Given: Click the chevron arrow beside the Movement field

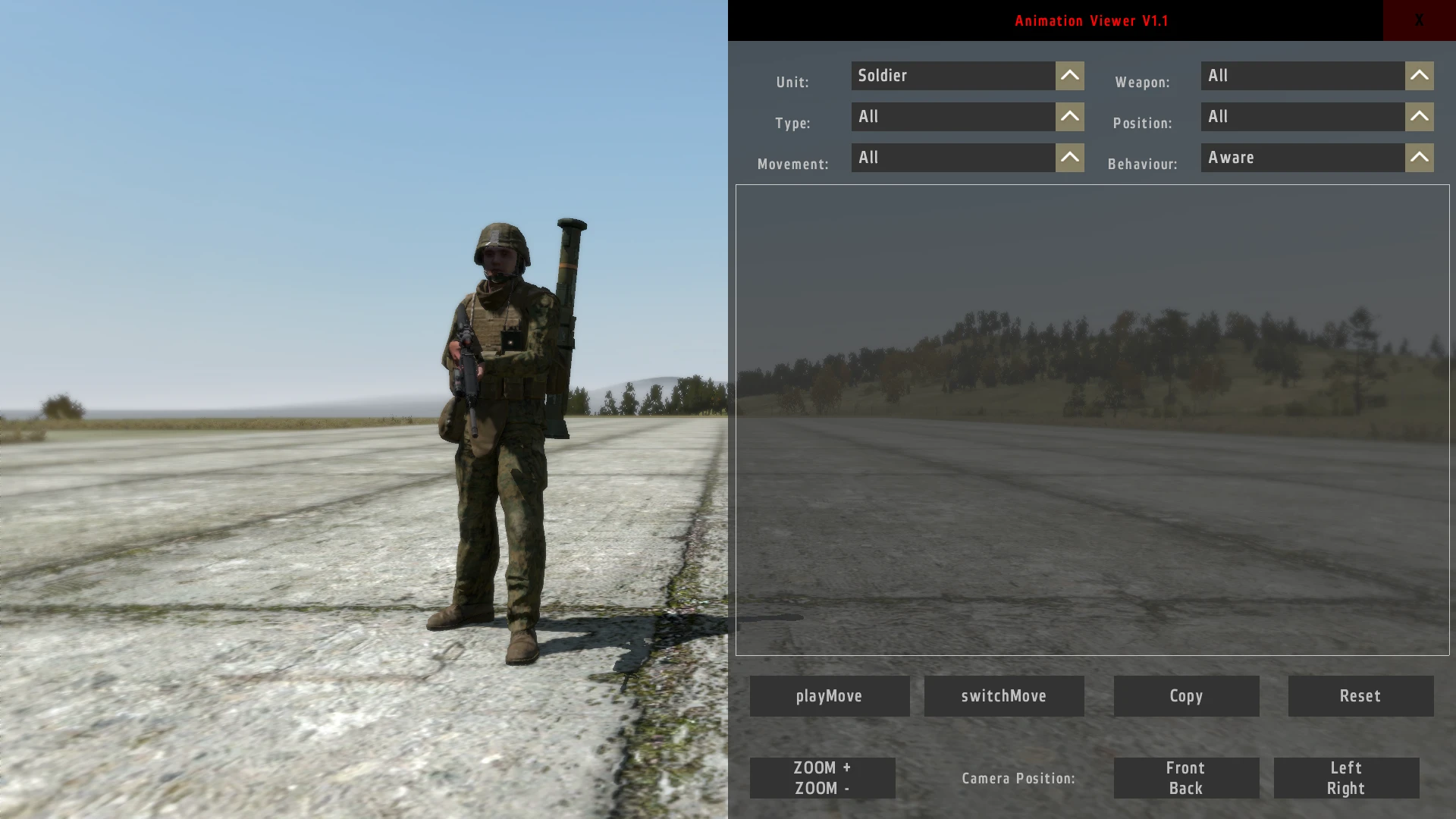Looking at the screenshot, I should click(1069, 157).
